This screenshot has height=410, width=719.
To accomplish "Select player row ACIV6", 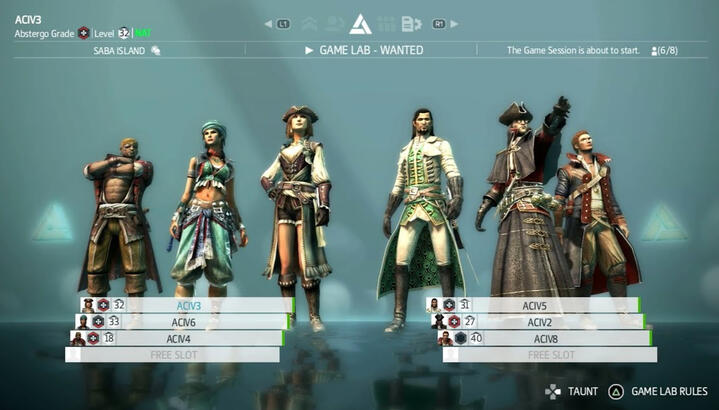I will click(x=183, y=322).
